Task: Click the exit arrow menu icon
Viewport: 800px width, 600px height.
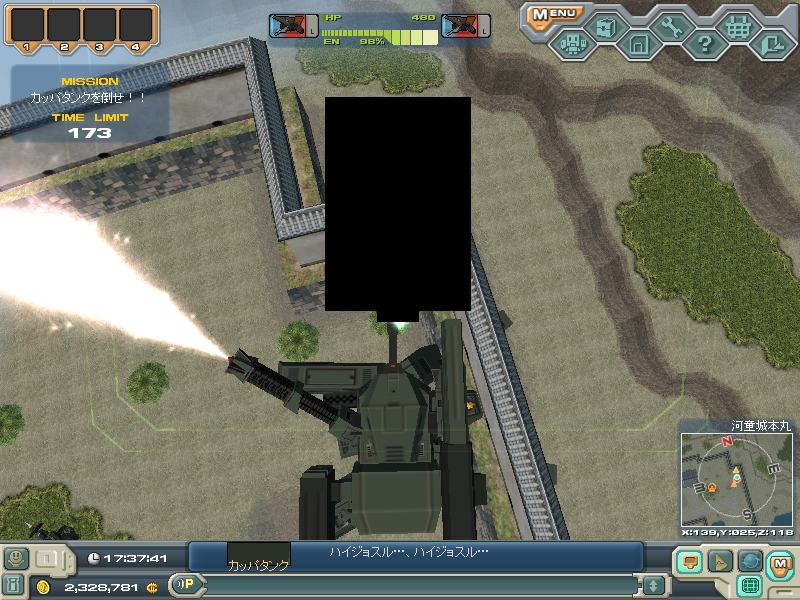Action: (771, 44)
